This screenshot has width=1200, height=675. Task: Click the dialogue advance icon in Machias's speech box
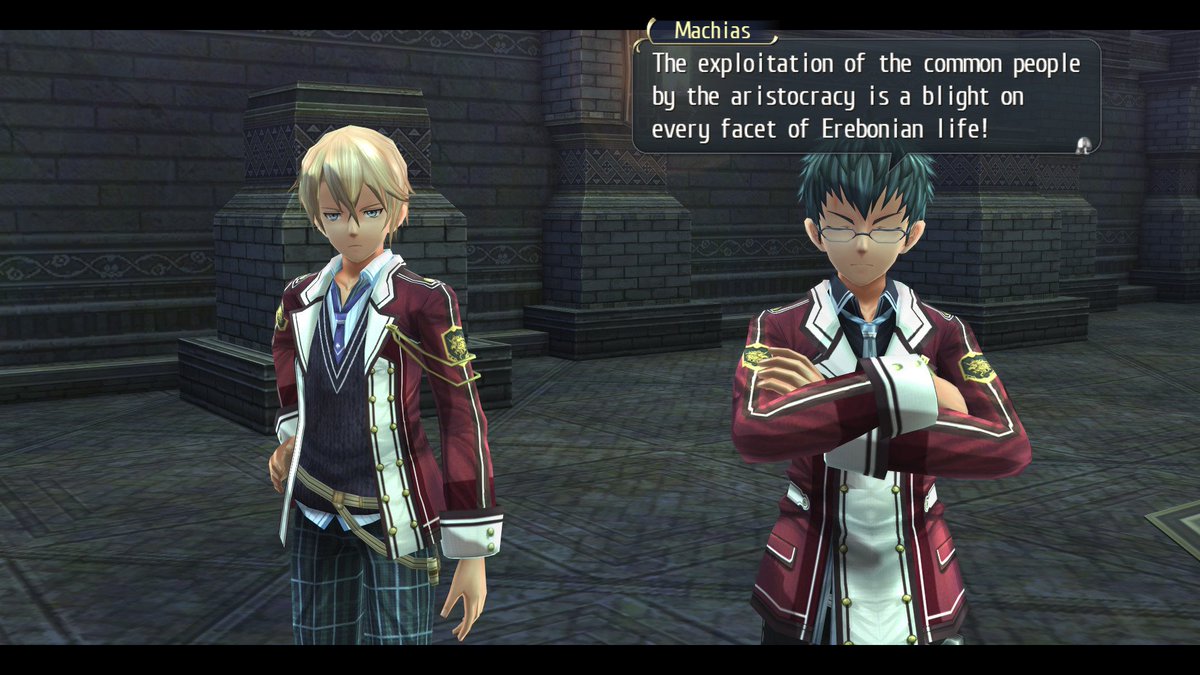[1082, 146]
